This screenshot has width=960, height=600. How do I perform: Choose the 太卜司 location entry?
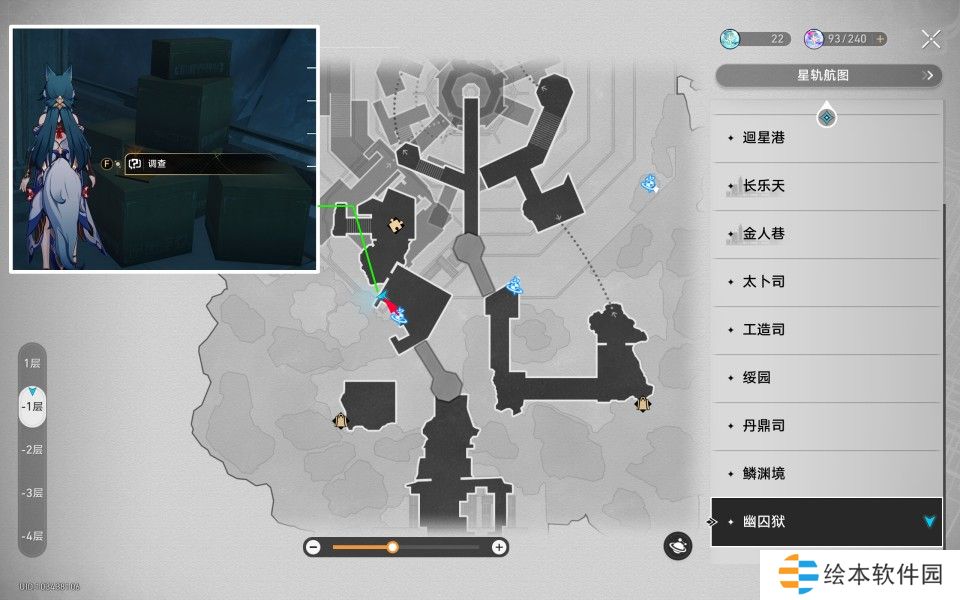[826, 282]
